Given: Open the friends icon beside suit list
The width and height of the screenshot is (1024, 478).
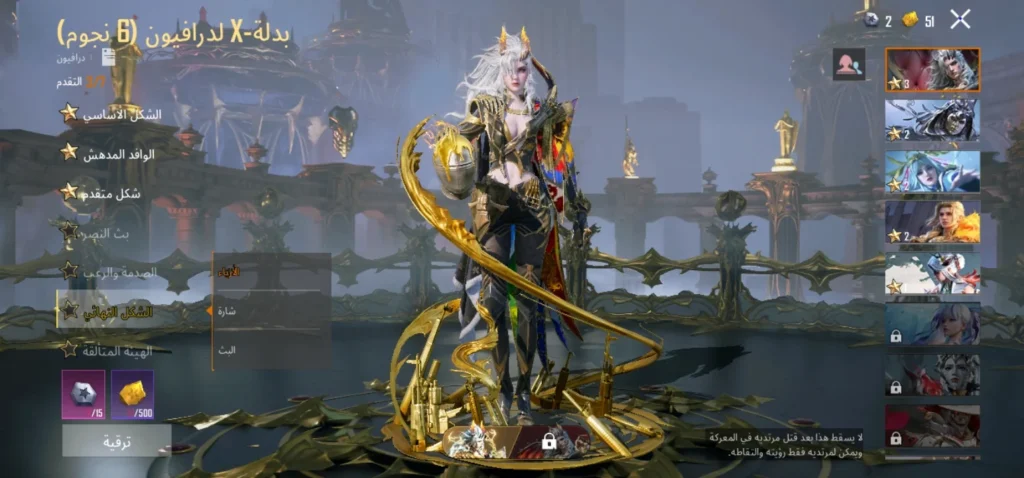Looking at the screenshot, I should pos(849,65).
